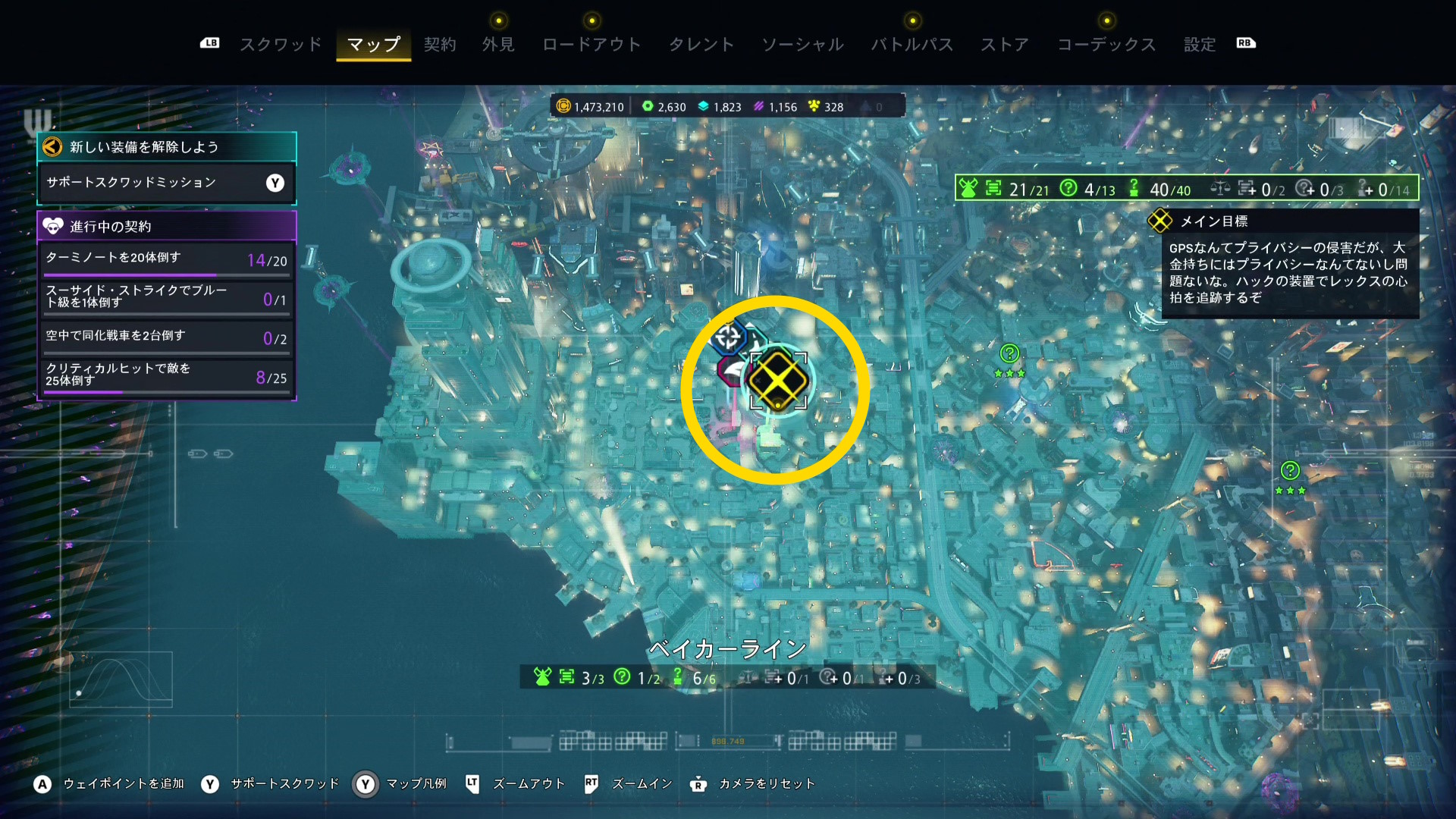Click the yellow main objective map marker
The width and height of the screenshot is (1456, 819).
pos(777,379)
